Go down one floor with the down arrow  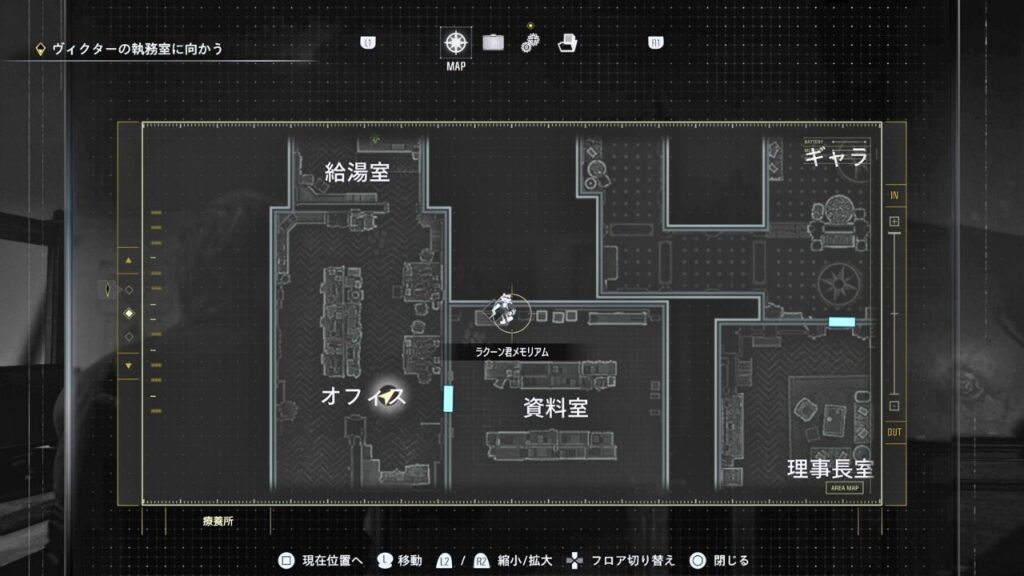click(128, 365)
